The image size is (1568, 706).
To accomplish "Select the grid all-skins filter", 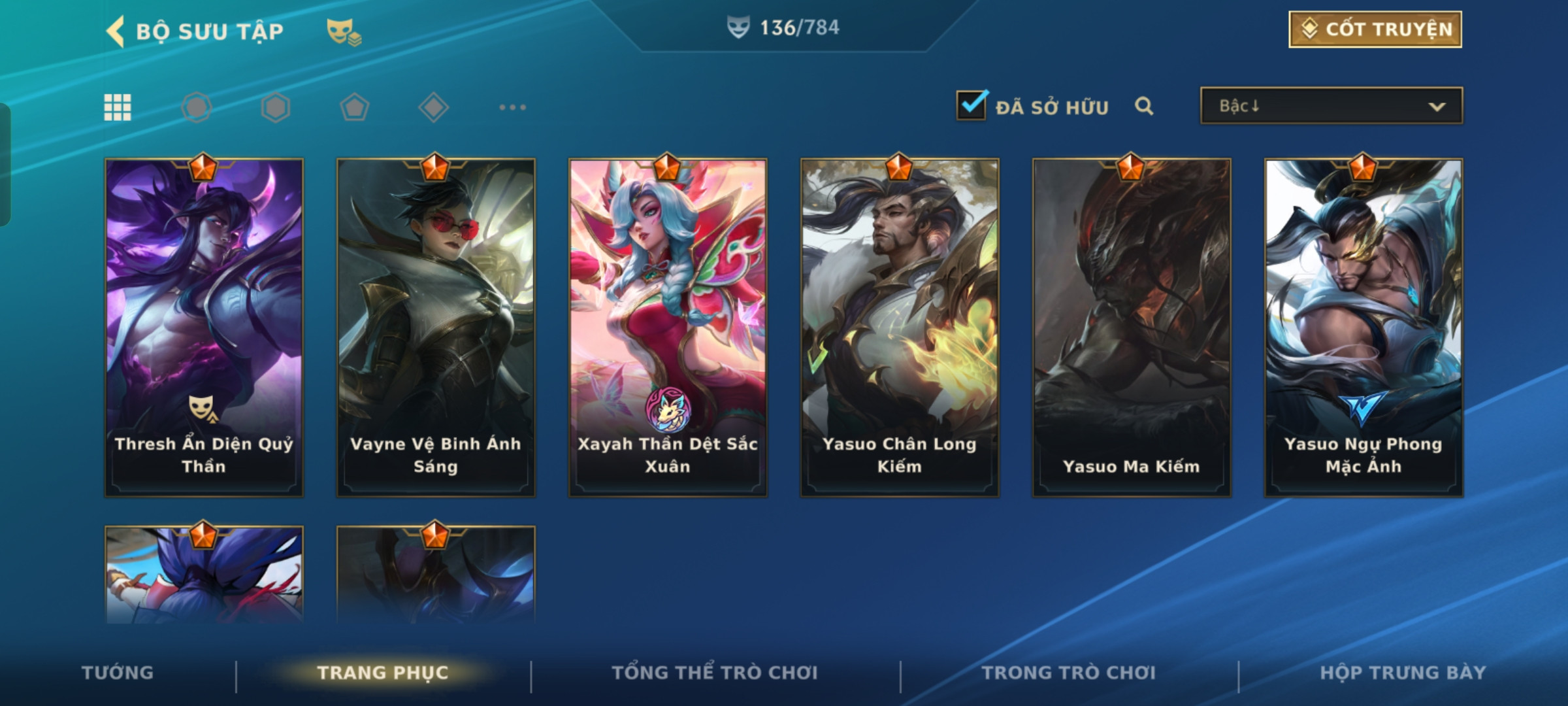I will (x=118, y=107).
